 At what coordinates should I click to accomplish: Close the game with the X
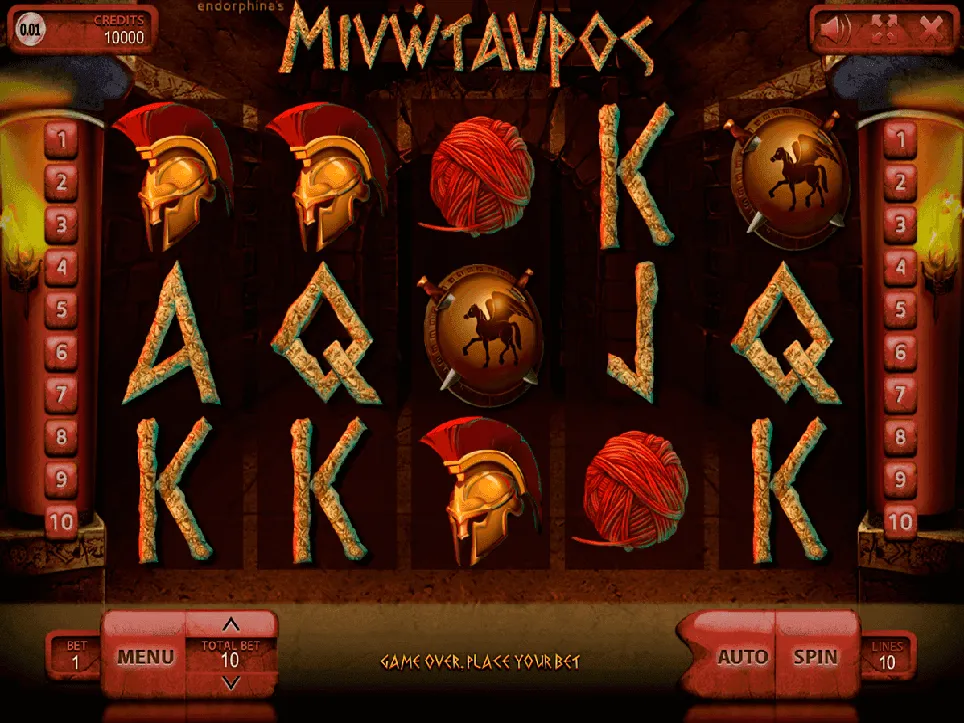931,29
